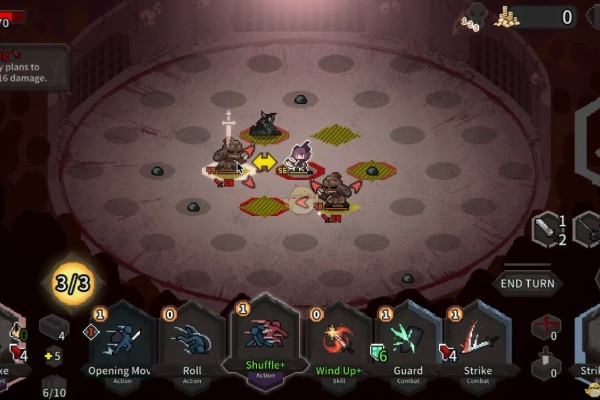
Task: Click the yellow swap arrow beside the hero
Action: click(264, 160)
